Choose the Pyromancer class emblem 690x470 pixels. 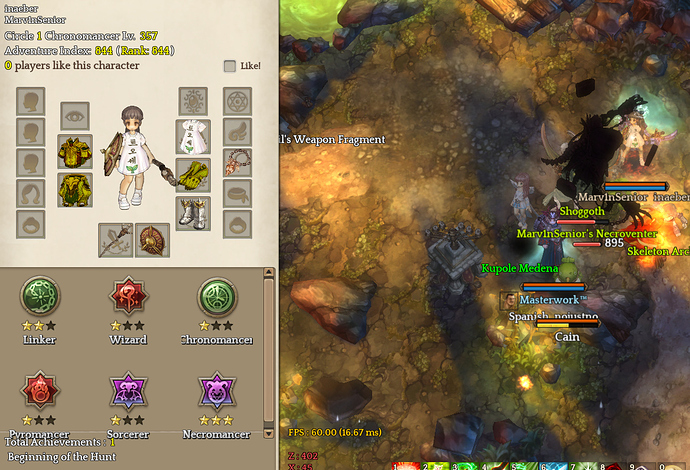click(40, 391)
